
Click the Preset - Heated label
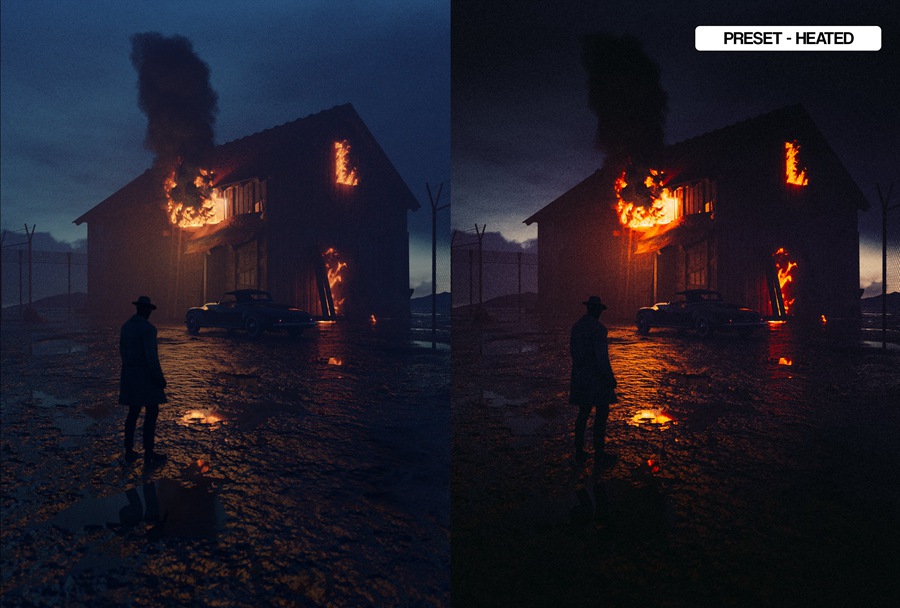coord(788,39)
